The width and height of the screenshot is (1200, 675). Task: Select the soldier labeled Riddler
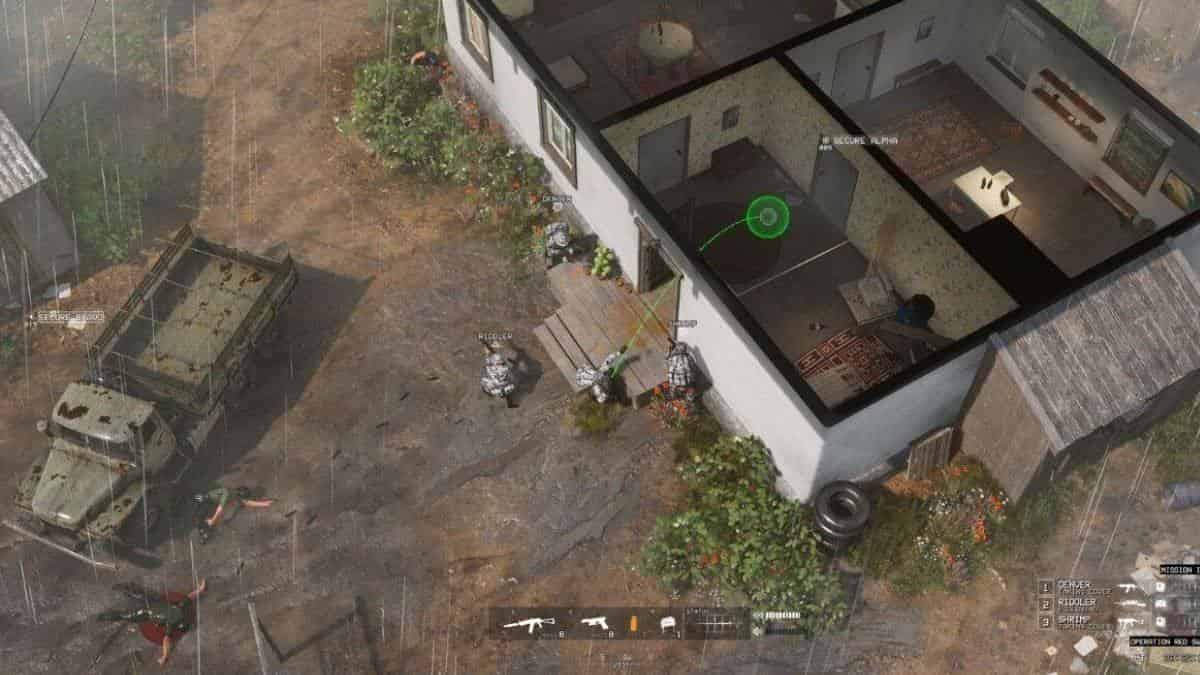pos(497,368)
